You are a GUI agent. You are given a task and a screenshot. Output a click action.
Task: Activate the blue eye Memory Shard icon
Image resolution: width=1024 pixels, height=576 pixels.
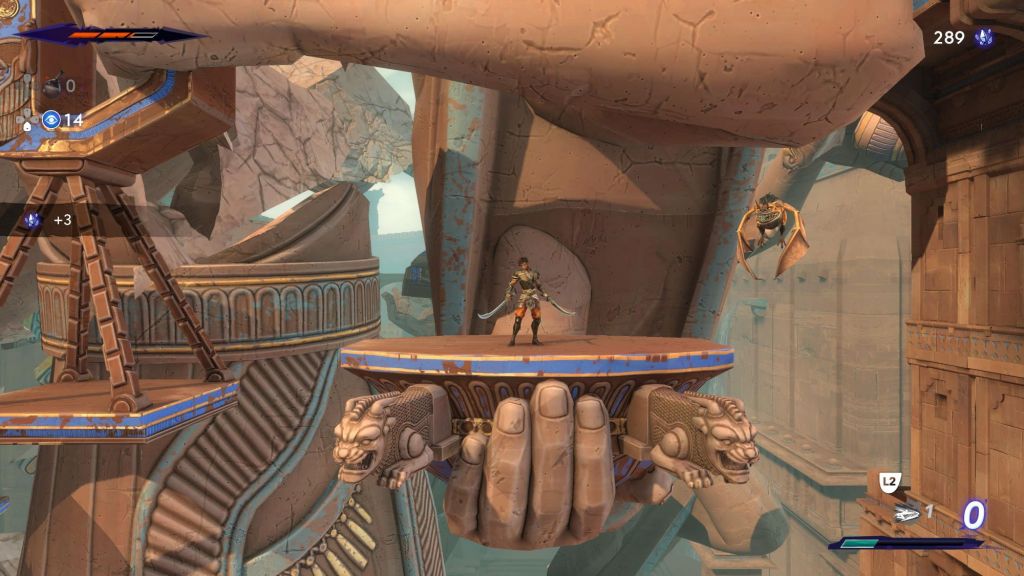pos(51,120)
